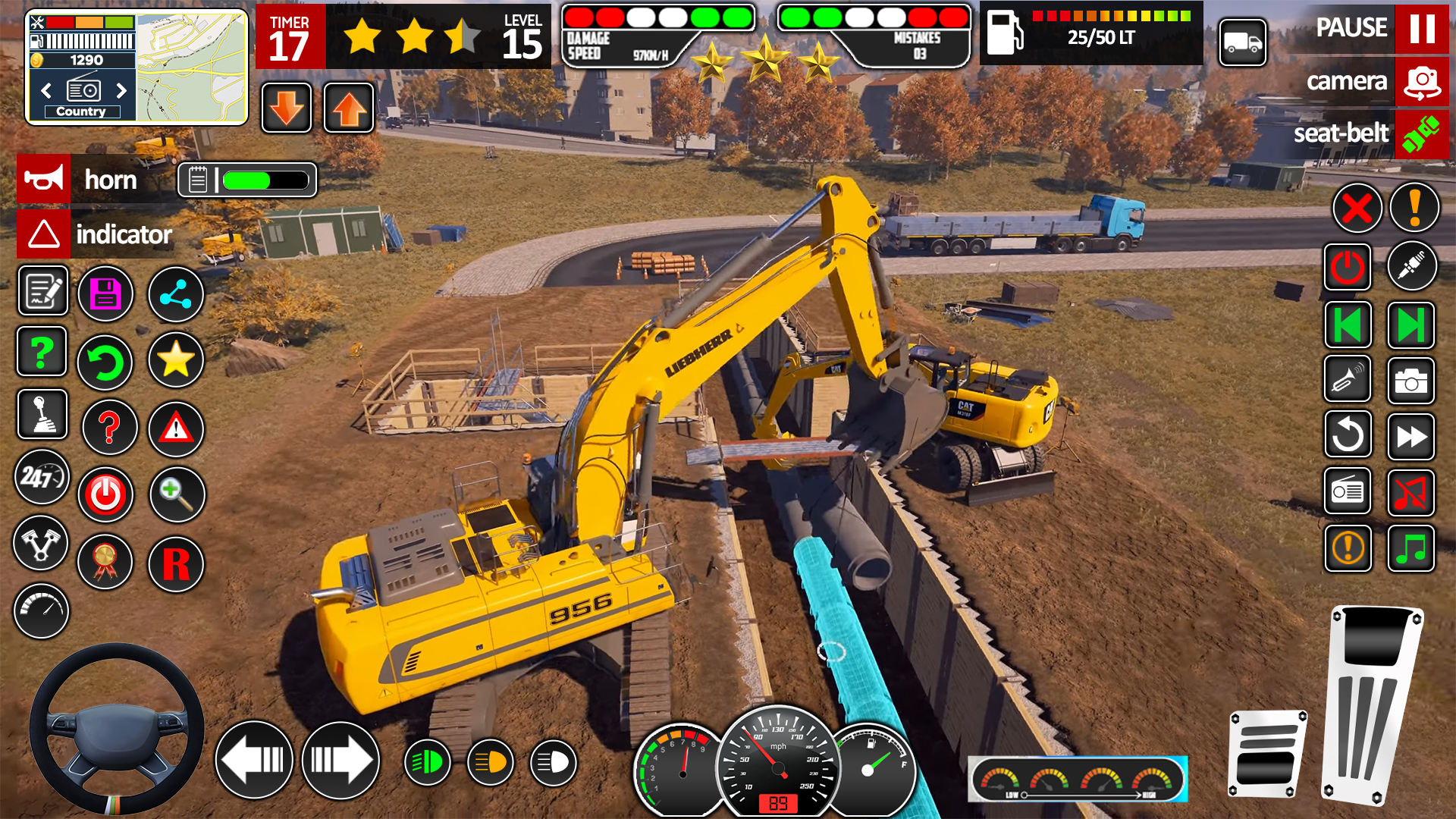Viewport: 1456px width, 819px height.
Task: Pause the game
Action: pyautogui.click(x=1421, y=29)
